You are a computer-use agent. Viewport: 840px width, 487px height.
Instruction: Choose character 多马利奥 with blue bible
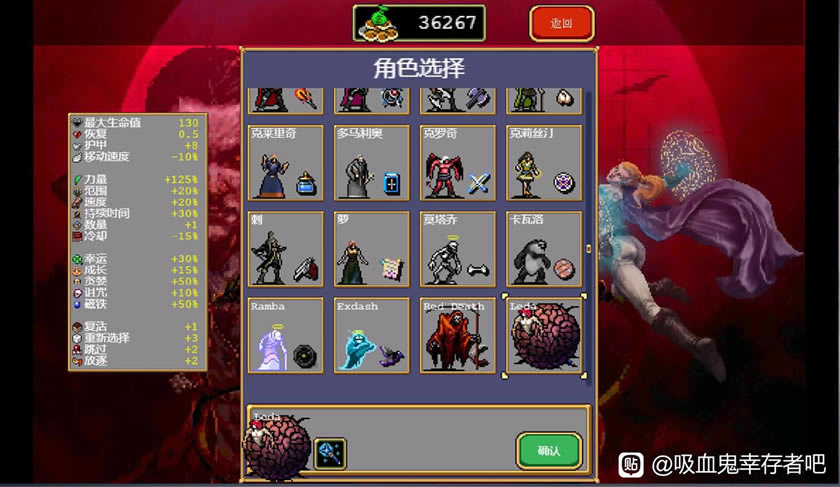(372, 163)
